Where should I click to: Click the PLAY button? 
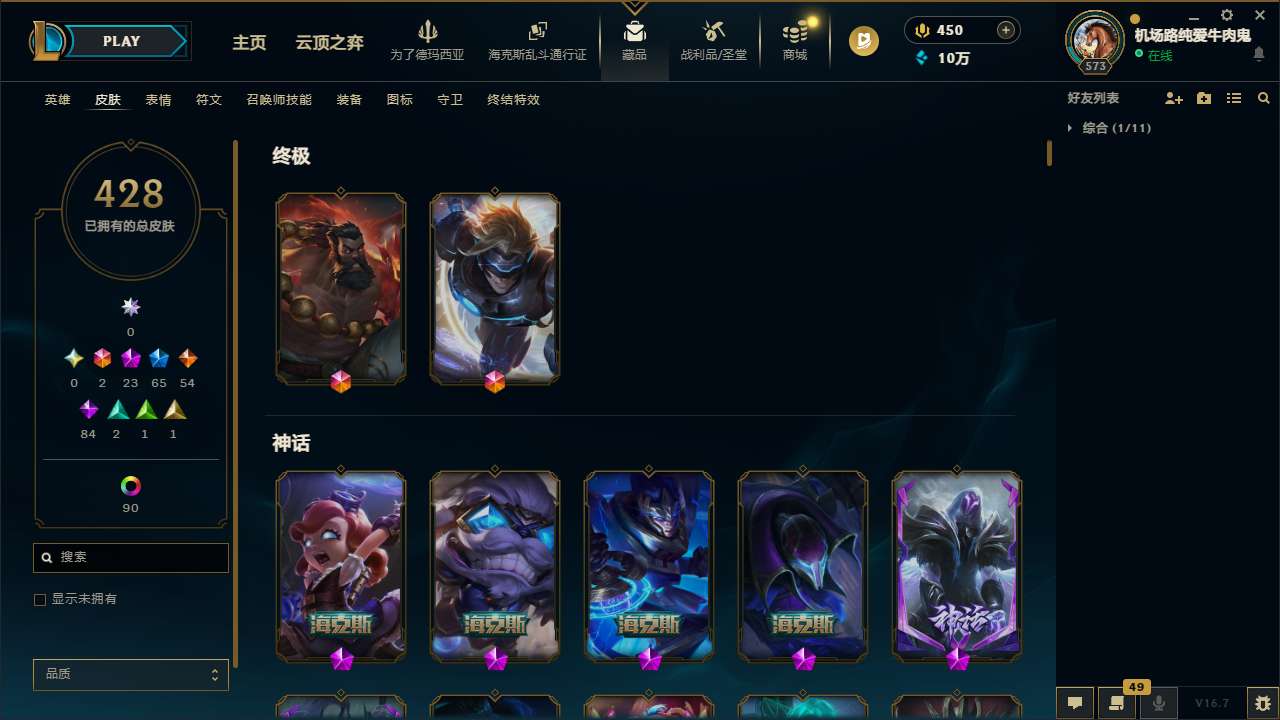(121, 41)
